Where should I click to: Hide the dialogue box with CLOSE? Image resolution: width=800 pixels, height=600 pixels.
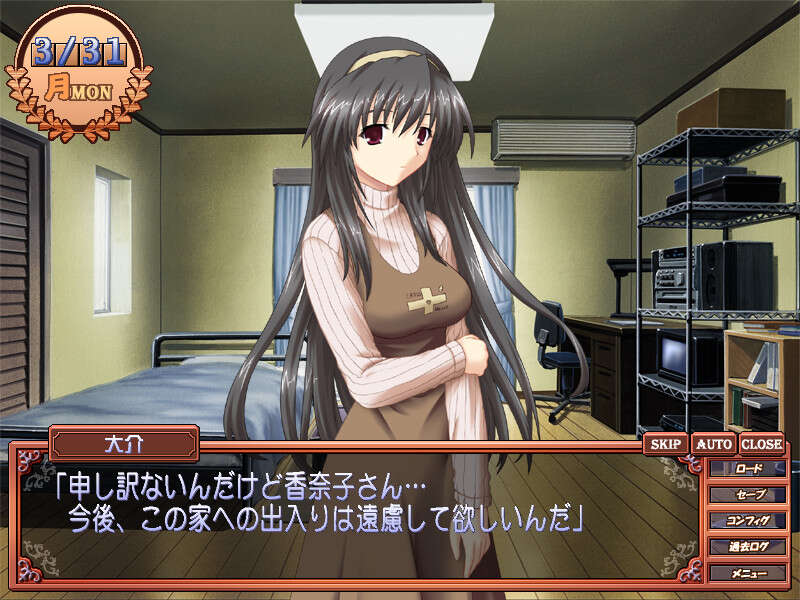pos(762,444)
